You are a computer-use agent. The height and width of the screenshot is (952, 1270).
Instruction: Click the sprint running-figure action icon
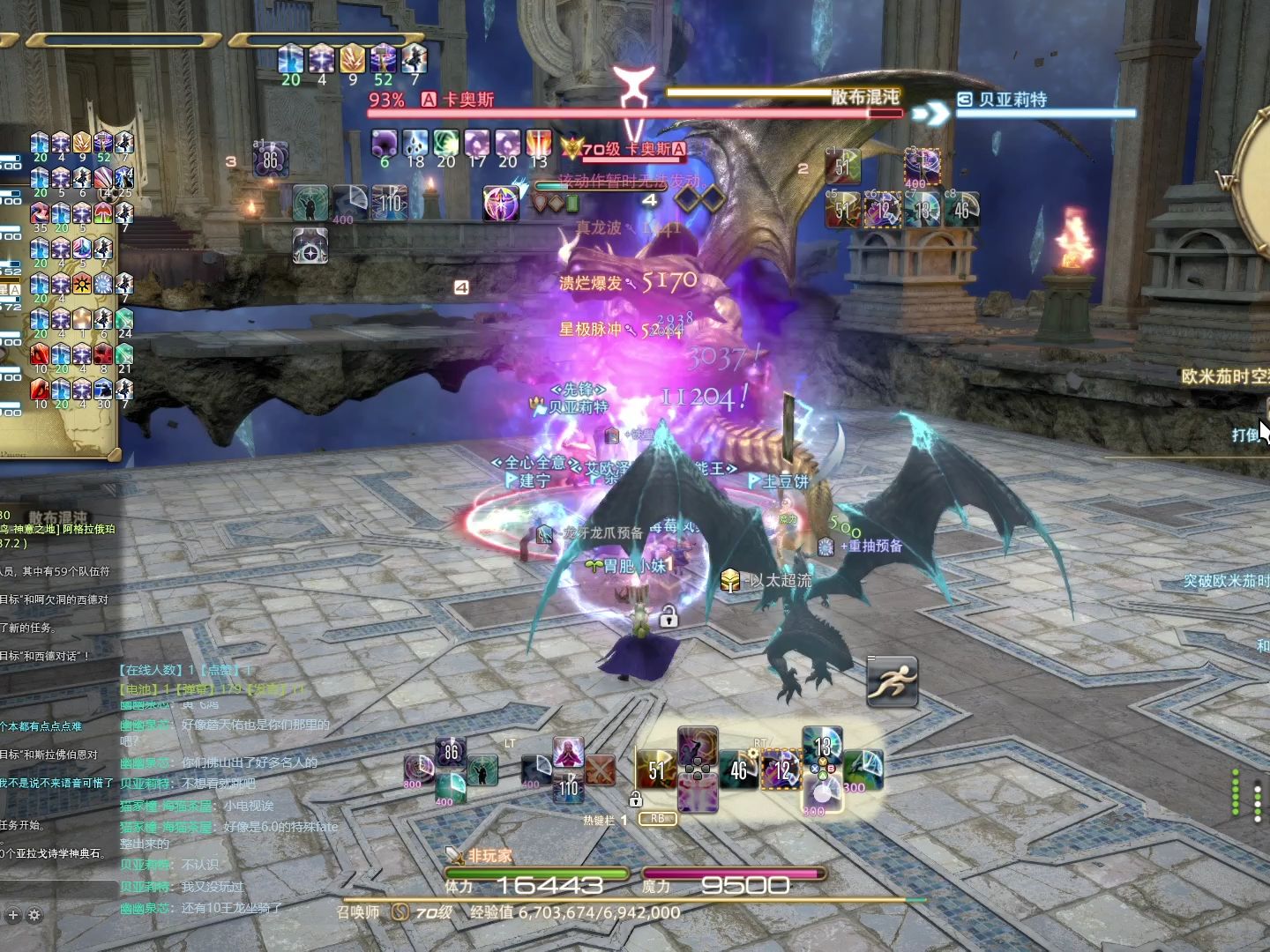[x=893, y=681]
